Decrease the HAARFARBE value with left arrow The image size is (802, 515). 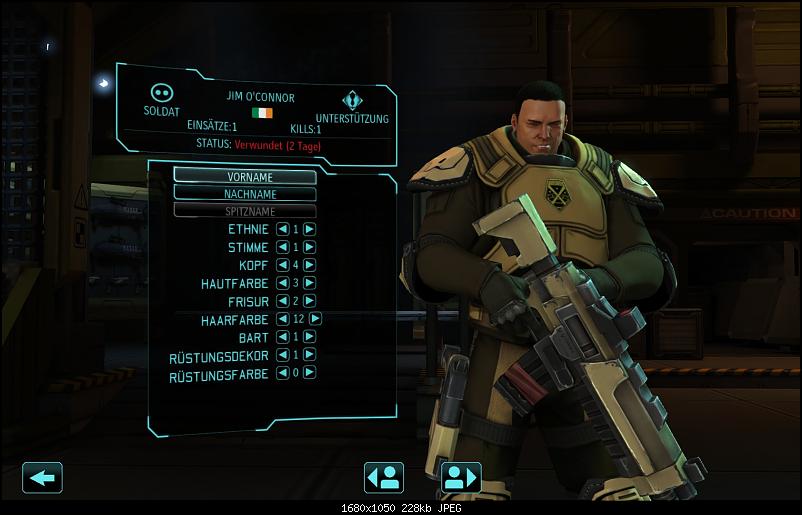(282, 318)
